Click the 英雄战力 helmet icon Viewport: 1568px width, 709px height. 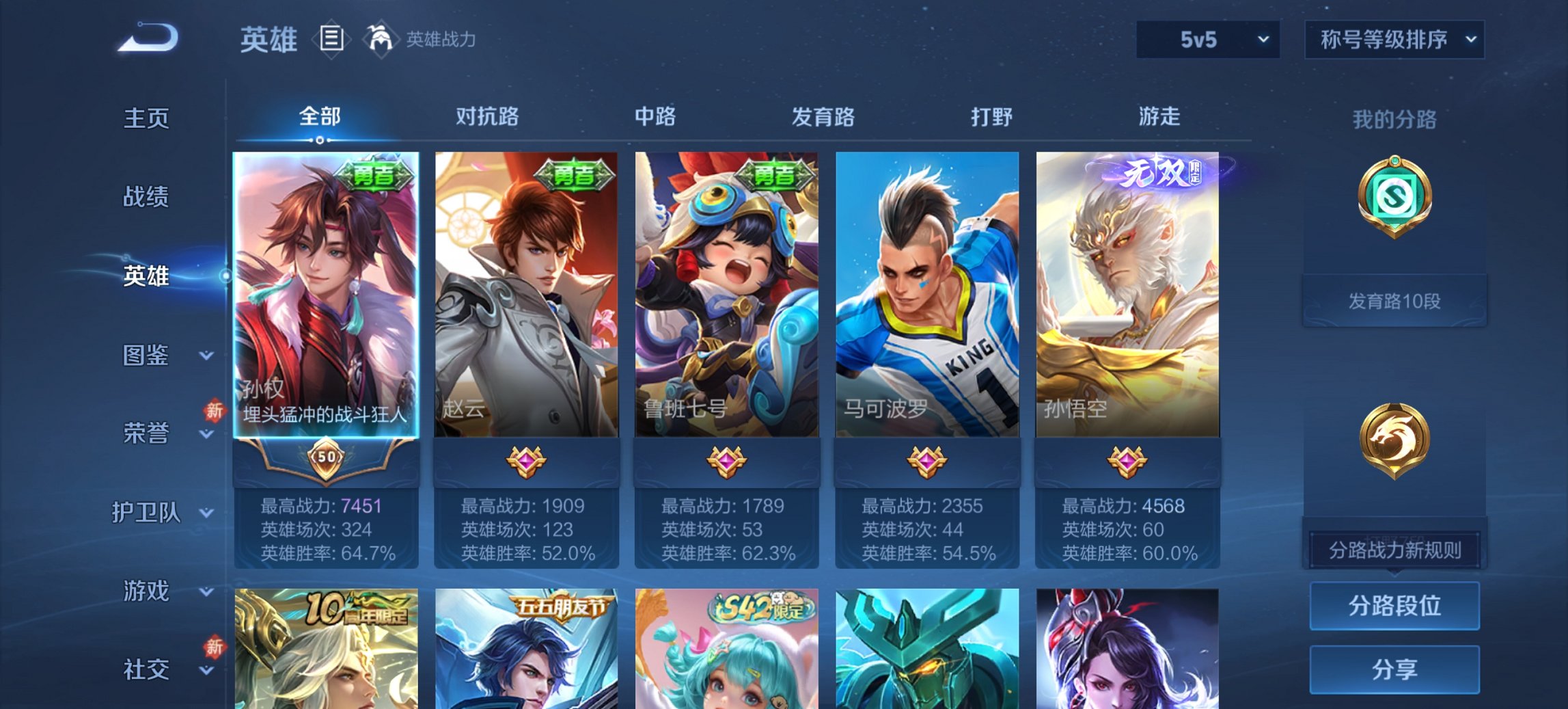coord(382,40)
